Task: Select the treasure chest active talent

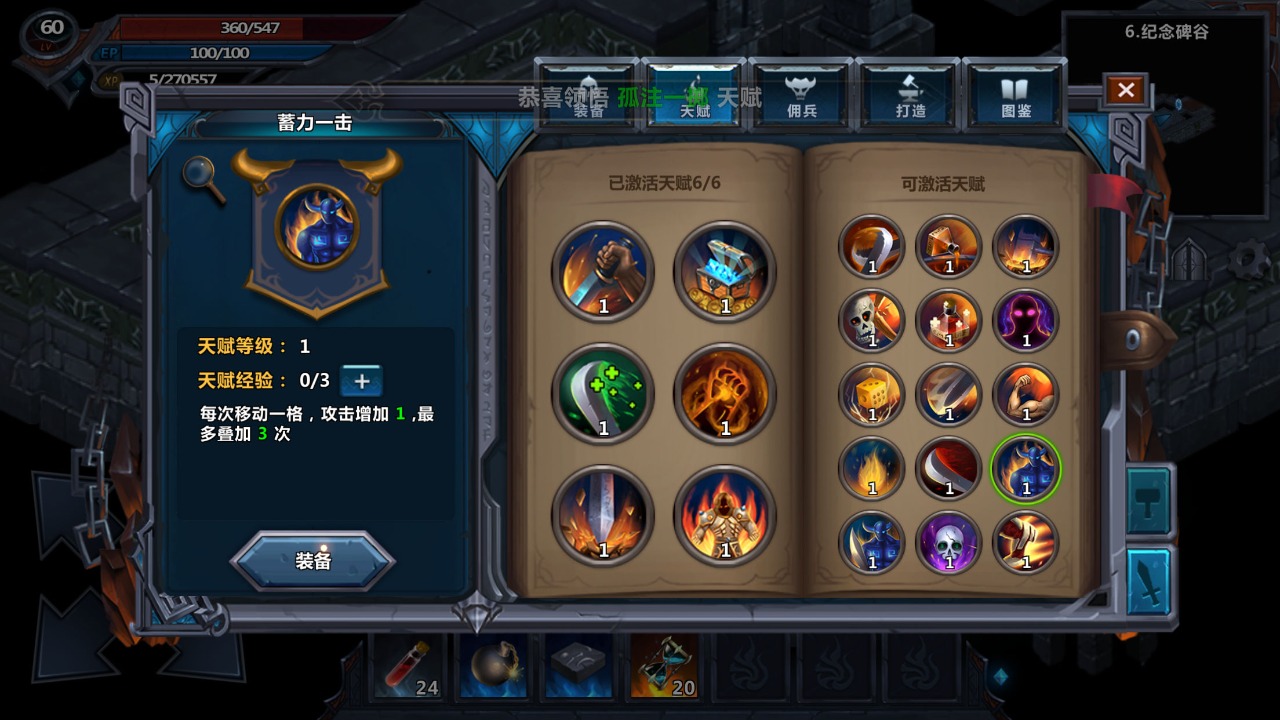Action: click(725, 271)
